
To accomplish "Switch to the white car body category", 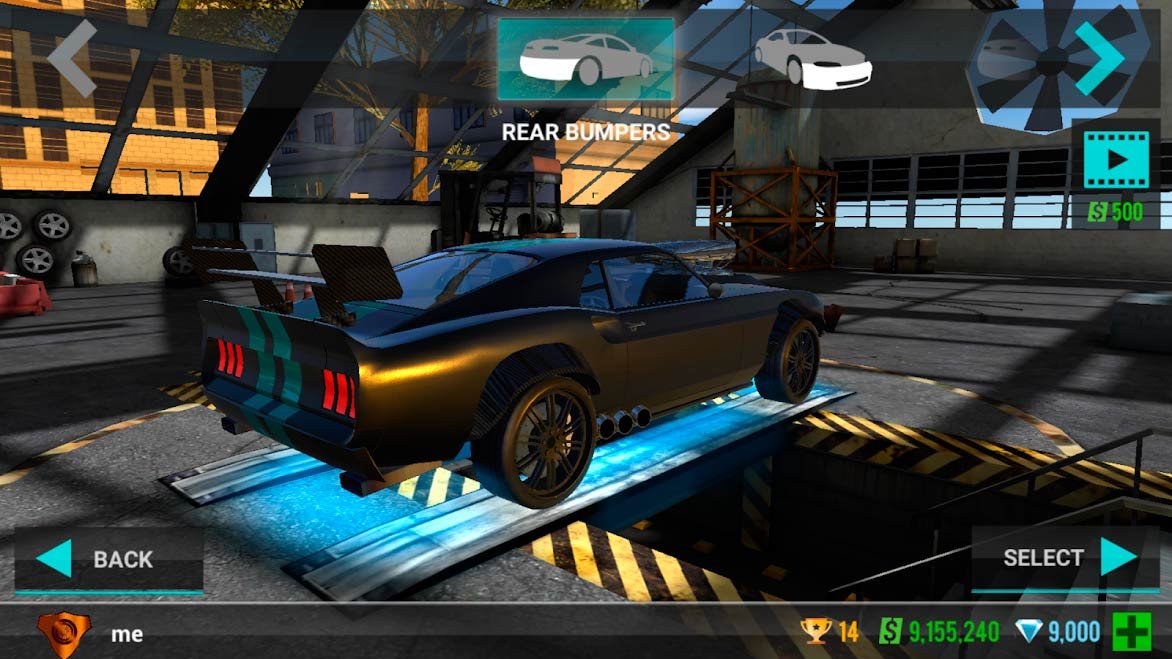I will pos(812,59).
